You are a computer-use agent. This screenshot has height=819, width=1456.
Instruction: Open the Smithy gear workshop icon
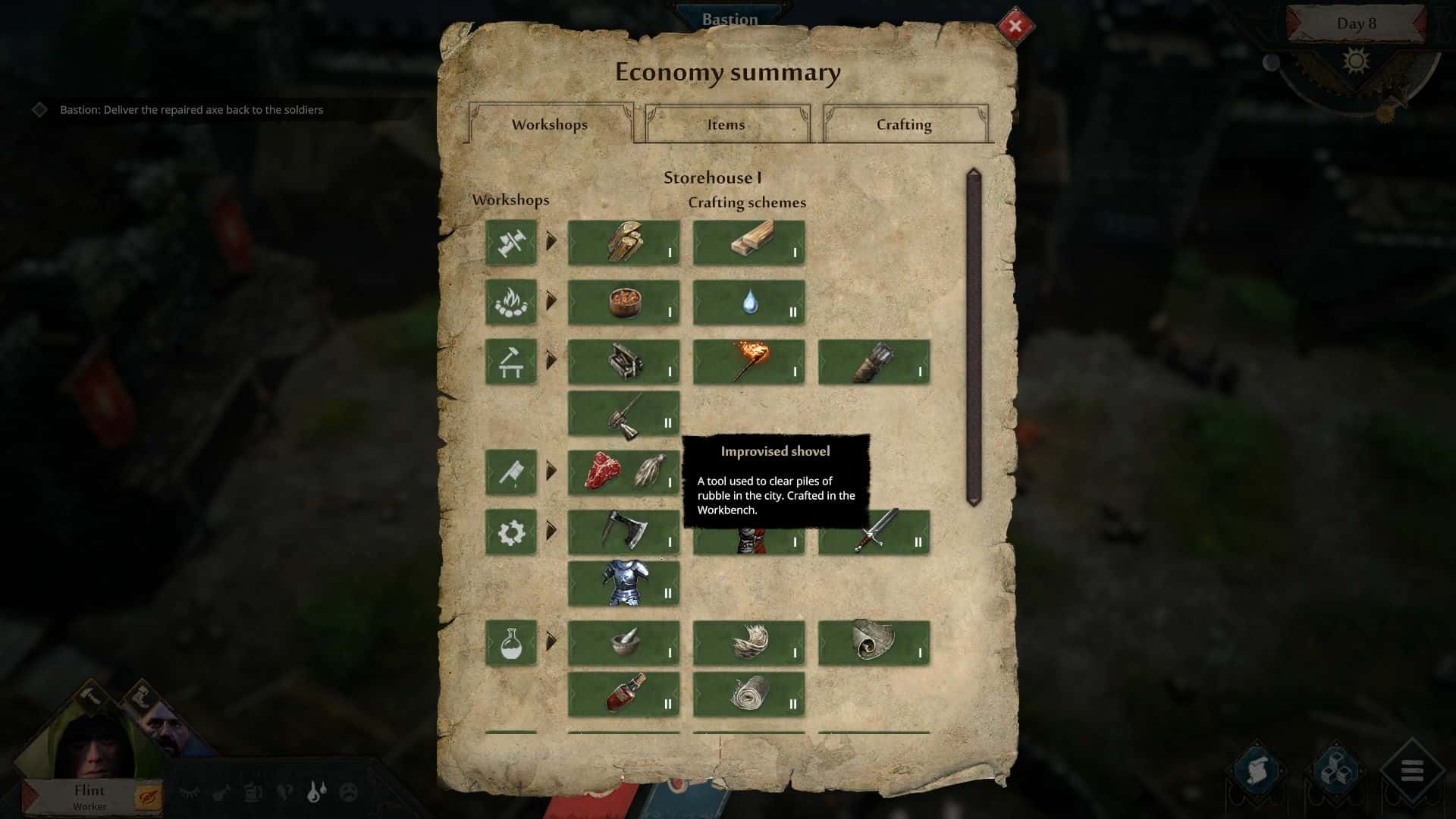coord(511,532)
